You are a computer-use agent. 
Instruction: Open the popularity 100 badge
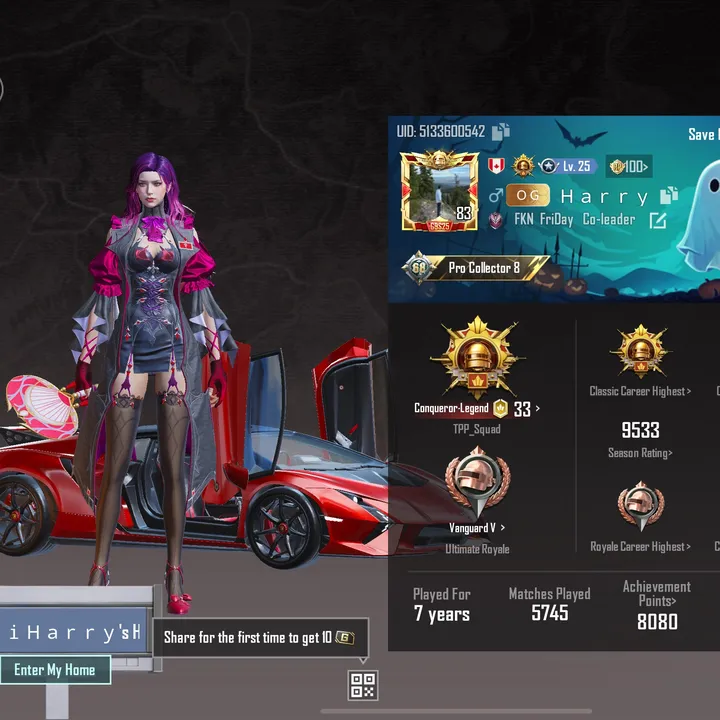[629, 166]
